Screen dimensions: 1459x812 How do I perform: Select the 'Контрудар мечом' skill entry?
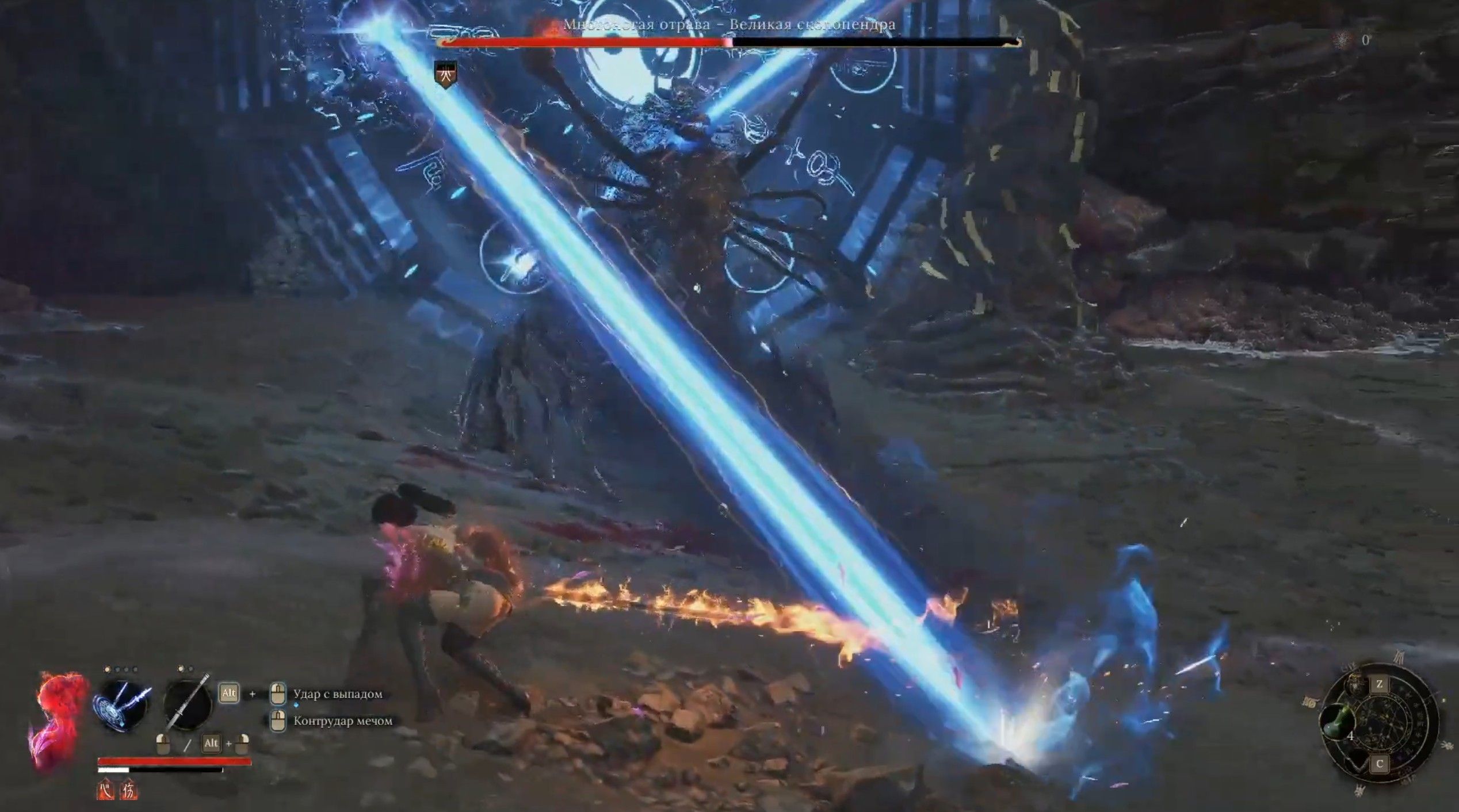click(343, 721)
